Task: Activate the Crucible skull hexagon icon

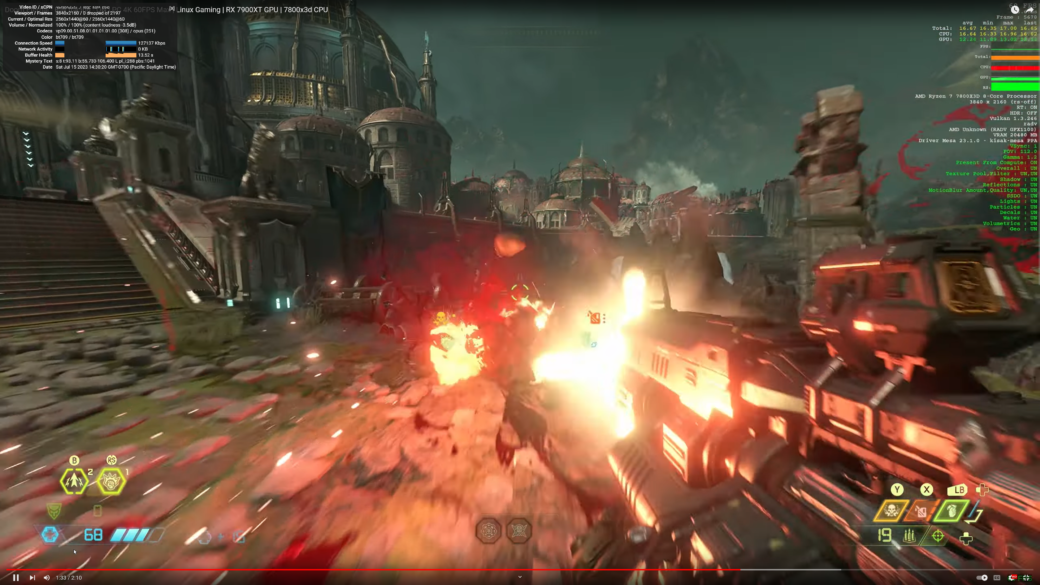Action: 111,481
